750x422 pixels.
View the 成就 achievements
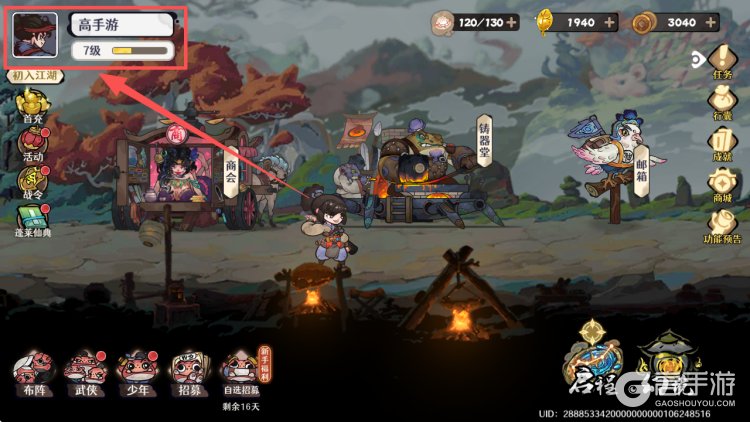(x=722, y=143)
